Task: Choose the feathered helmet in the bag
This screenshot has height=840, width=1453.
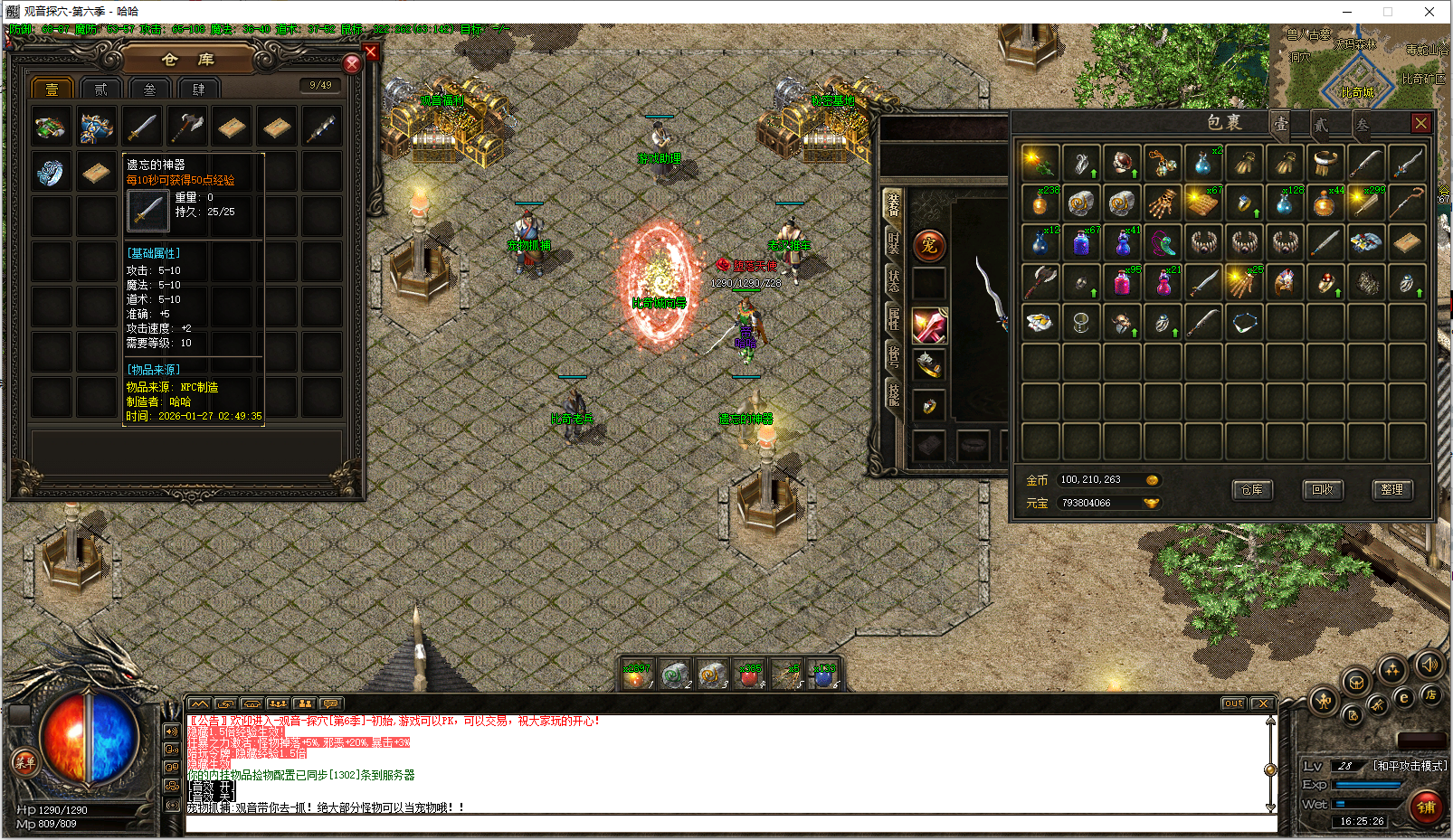Action: click(1285, 283)
